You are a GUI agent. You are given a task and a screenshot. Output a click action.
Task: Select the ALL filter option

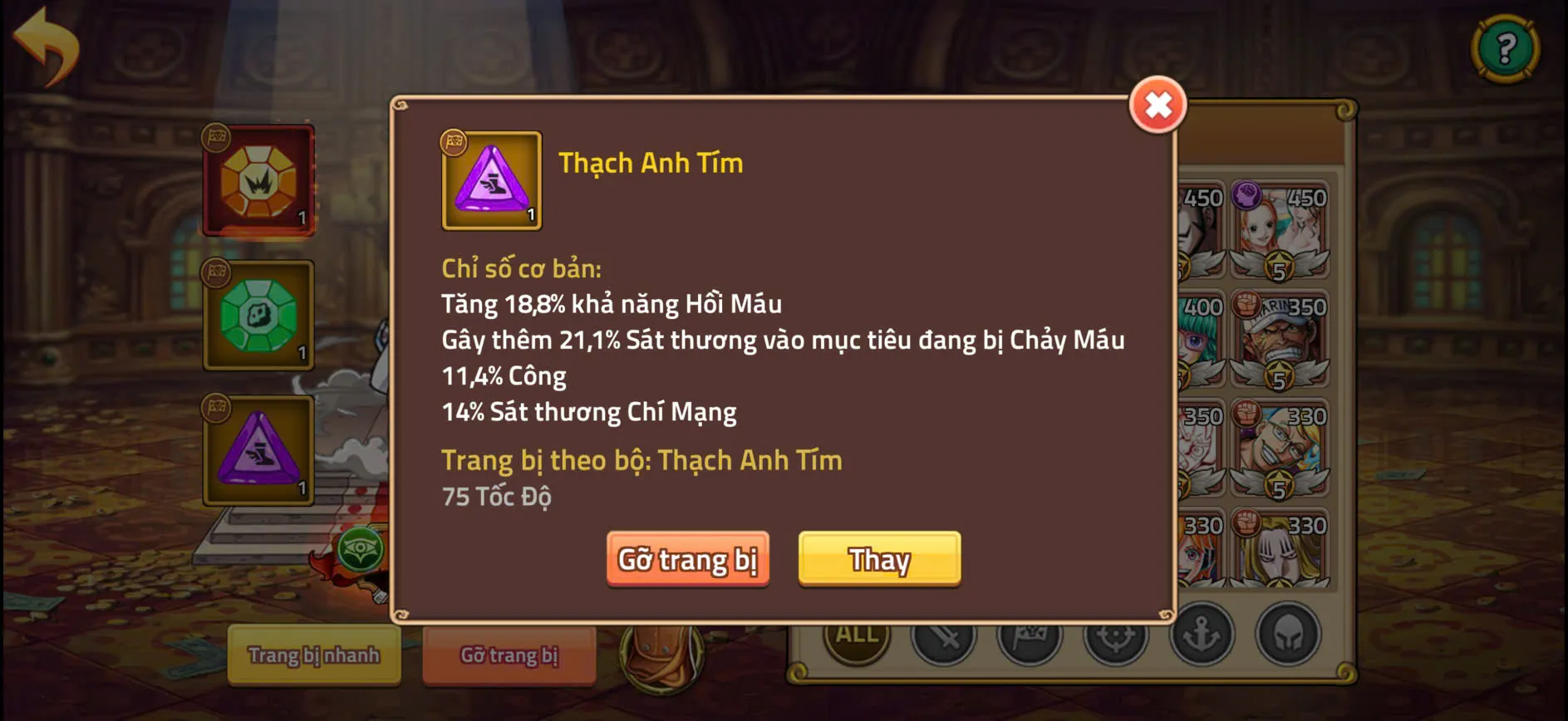(x=856, y=635)
